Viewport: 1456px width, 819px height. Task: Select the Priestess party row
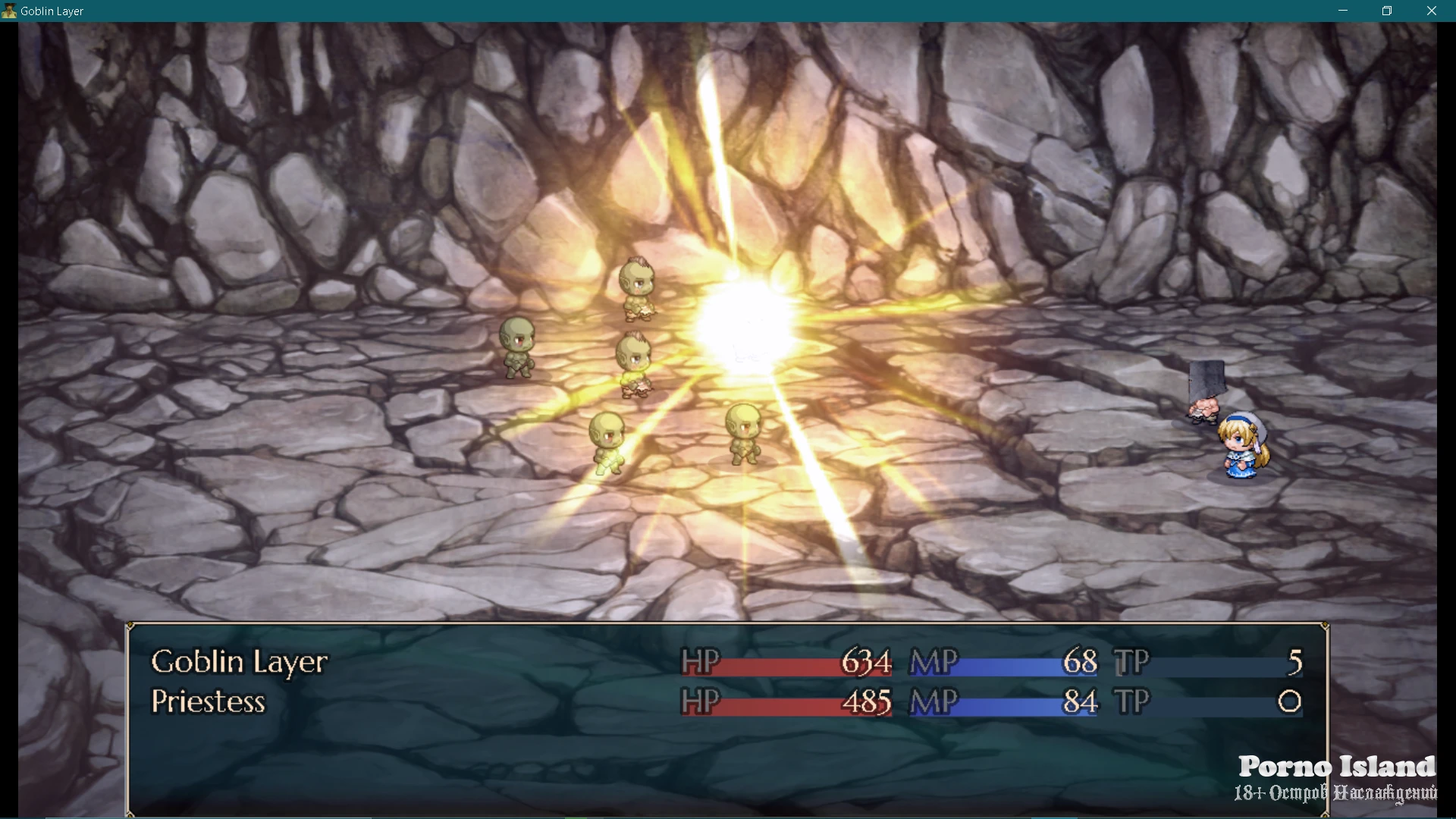click(209, 702)
